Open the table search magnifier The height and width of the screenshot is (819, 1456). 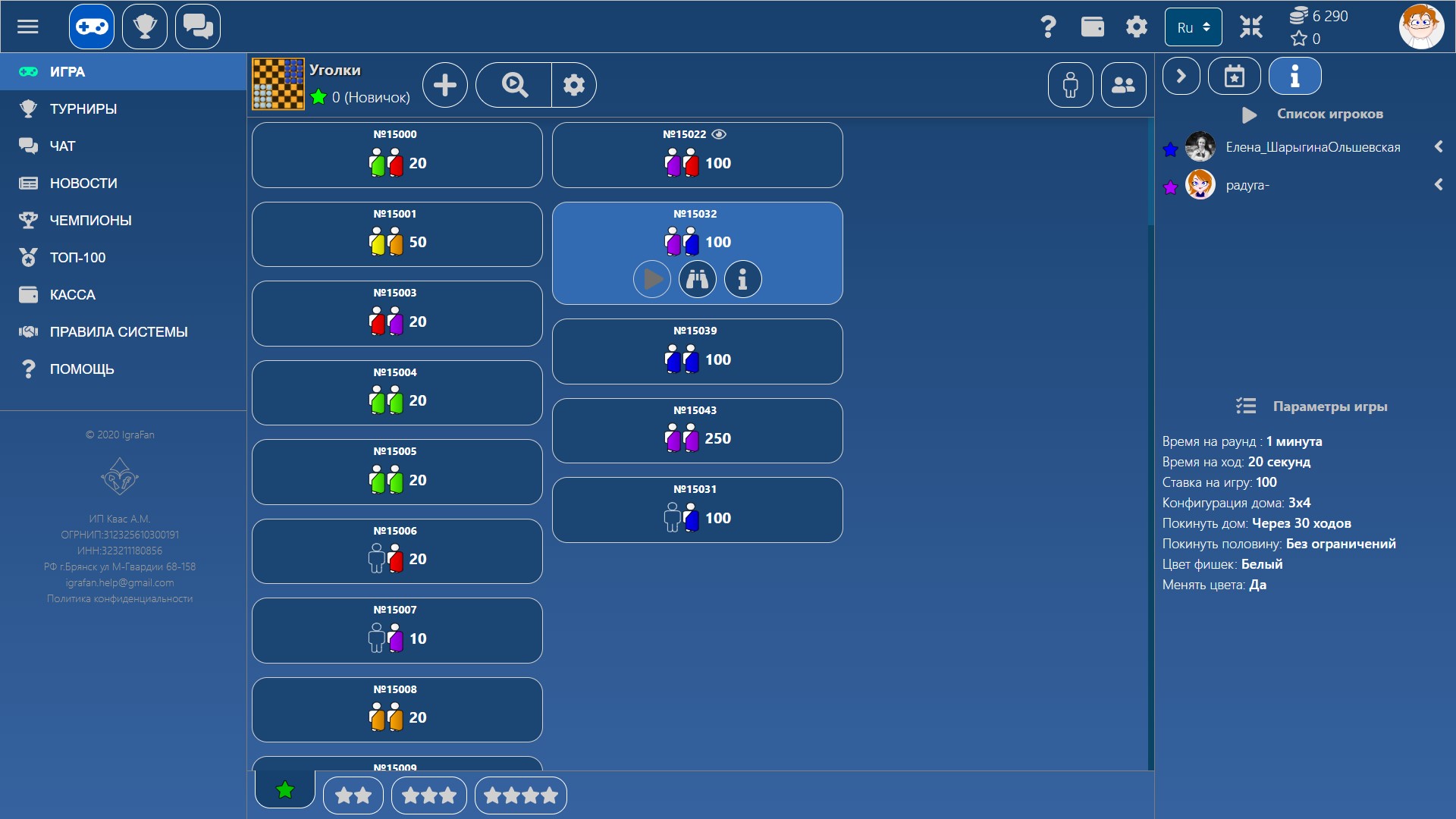point(513,84)
